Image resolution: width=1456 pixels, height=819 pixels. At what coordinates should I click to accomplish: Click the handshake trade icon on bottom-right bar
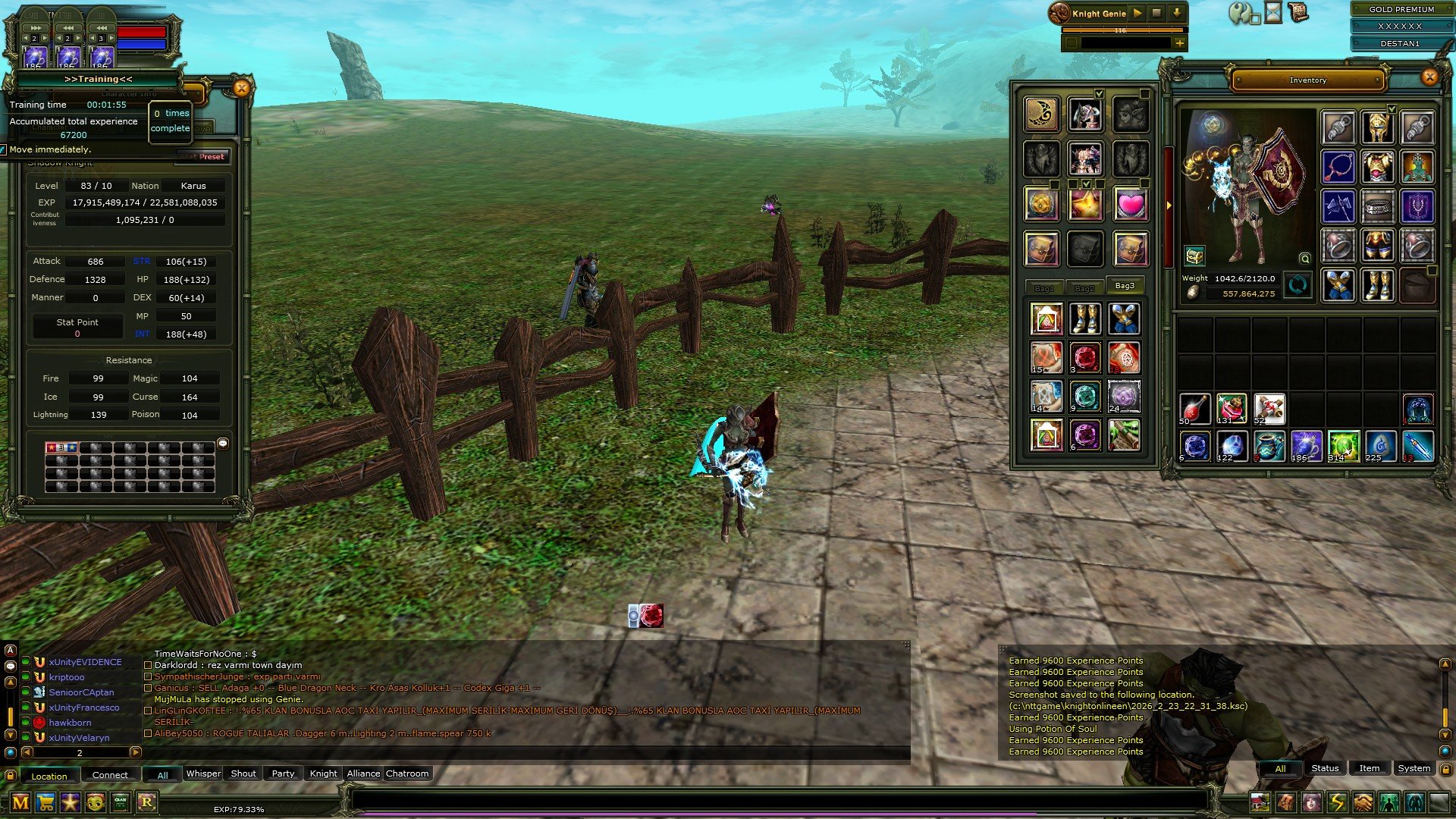(1362, 801)
